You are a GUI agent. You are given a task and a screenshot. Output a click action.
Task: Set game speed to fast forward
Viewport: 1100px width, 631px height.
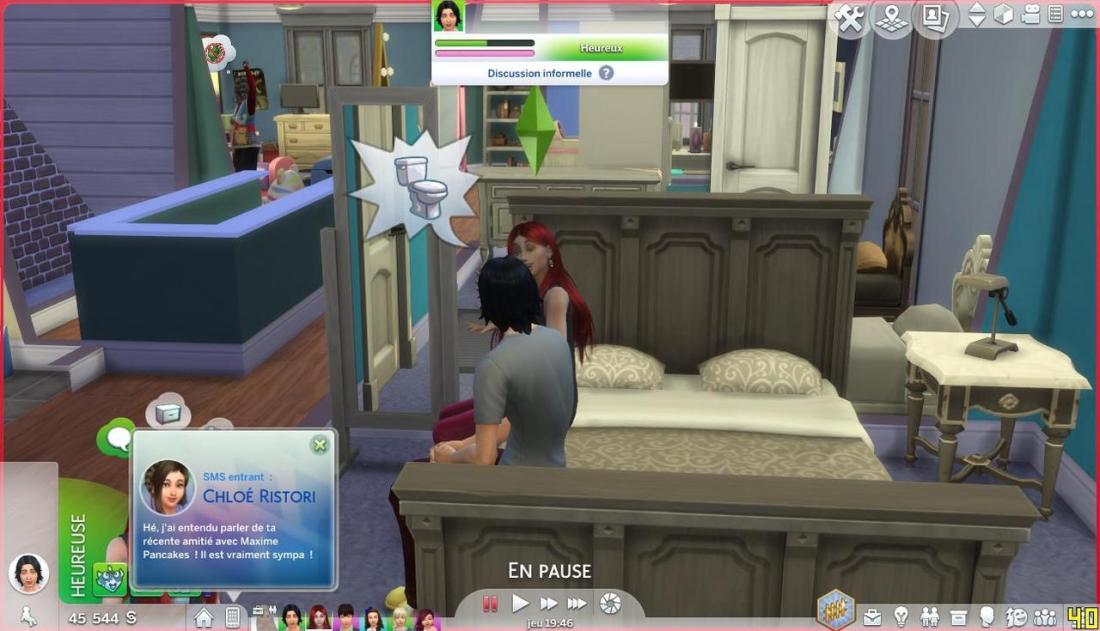(x=549, y=603)
